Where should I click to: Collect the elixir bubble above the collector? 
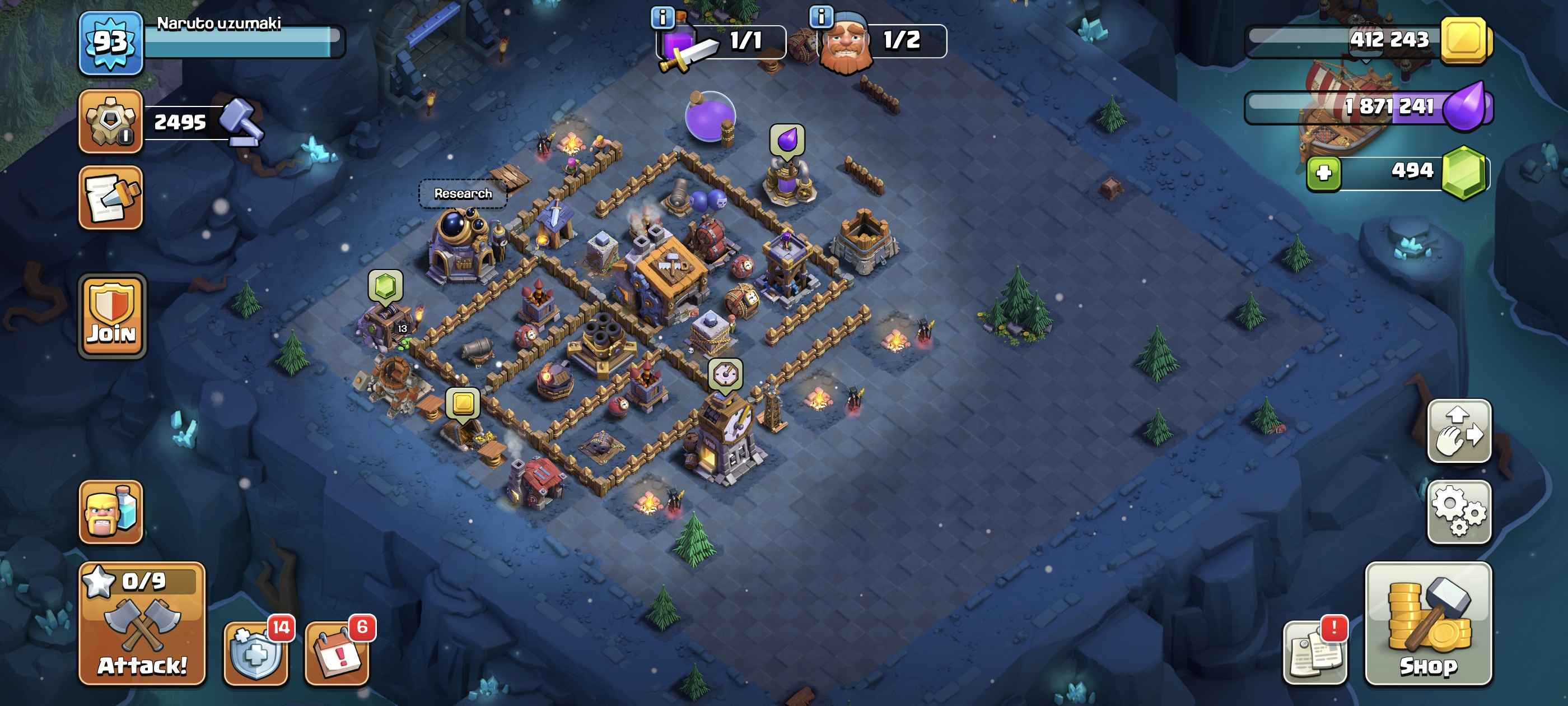(787, 141)
